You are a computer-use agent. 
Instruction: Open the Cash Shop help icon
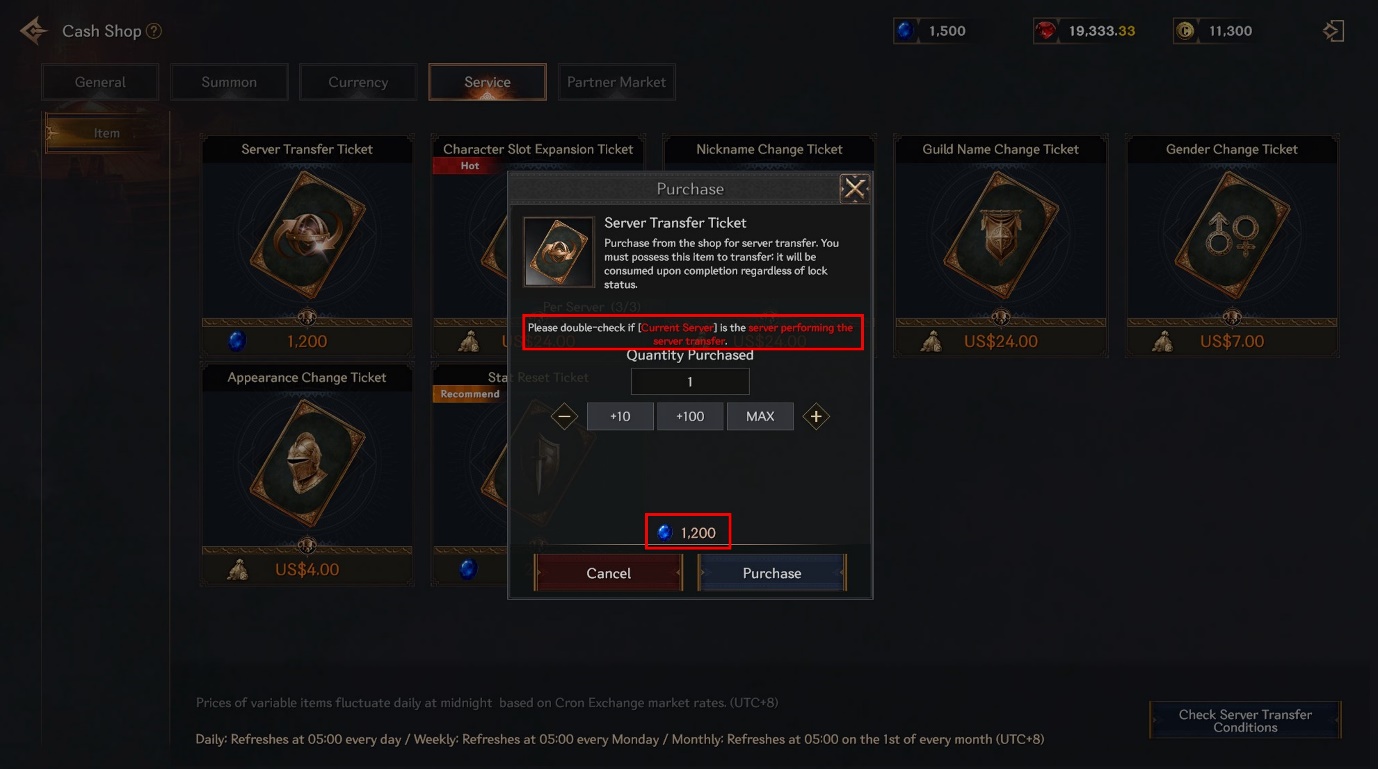click(154, 31)
